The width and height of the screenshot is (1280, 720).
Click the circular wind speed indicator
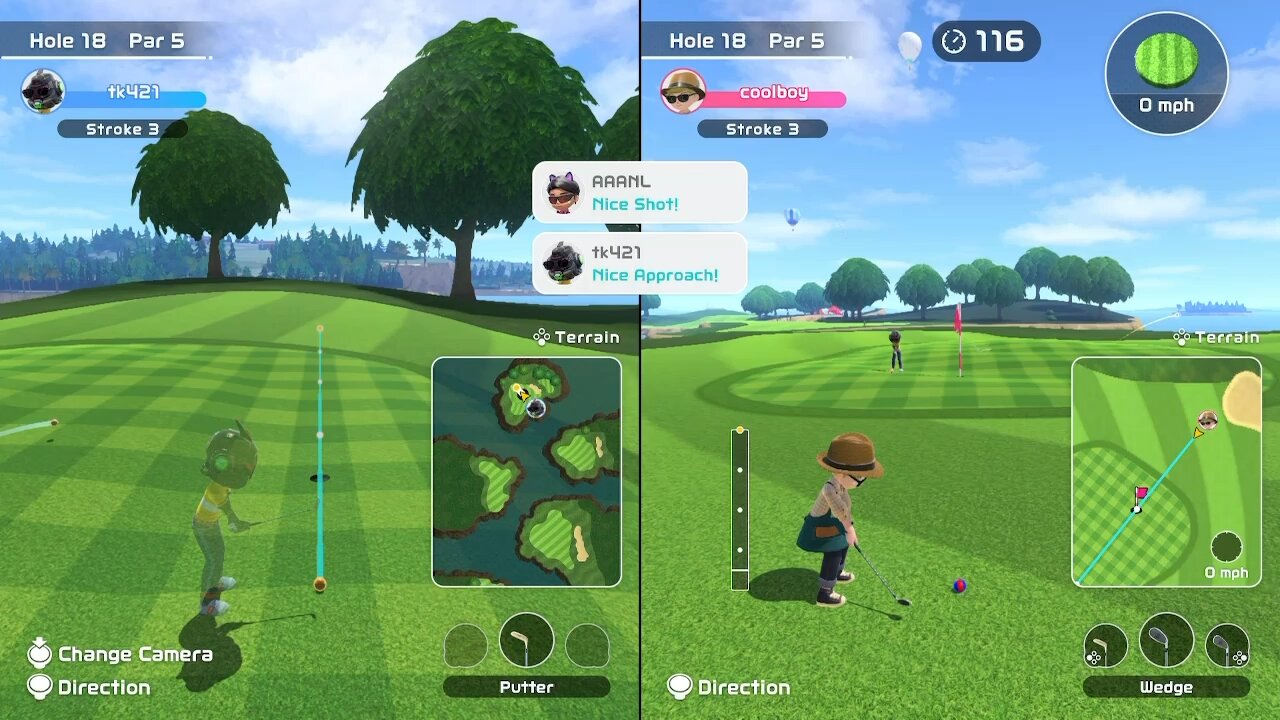click(1166, 73)
